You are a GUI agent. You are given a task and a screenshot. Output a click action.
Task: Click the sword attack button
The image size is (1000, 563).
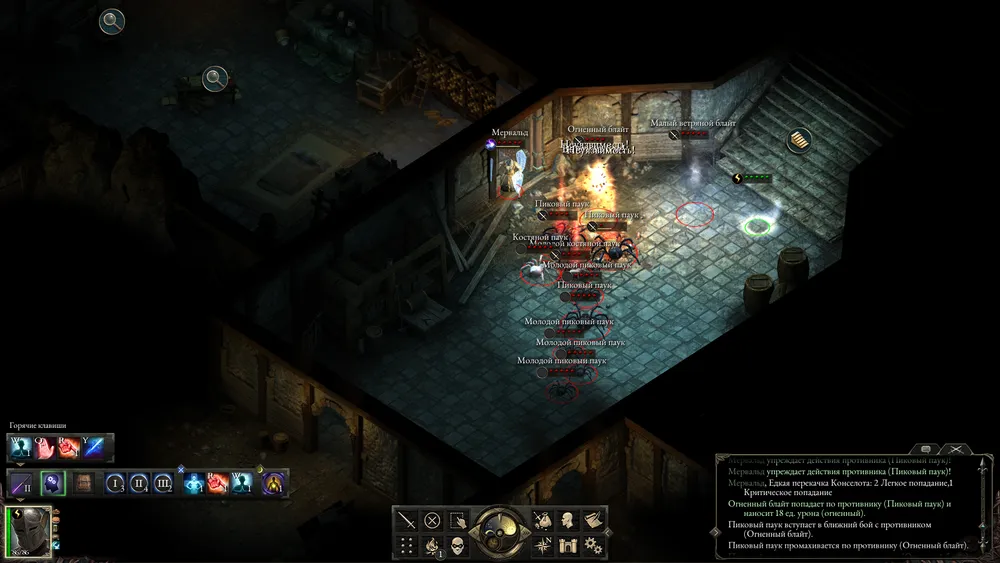coord(406,520)
